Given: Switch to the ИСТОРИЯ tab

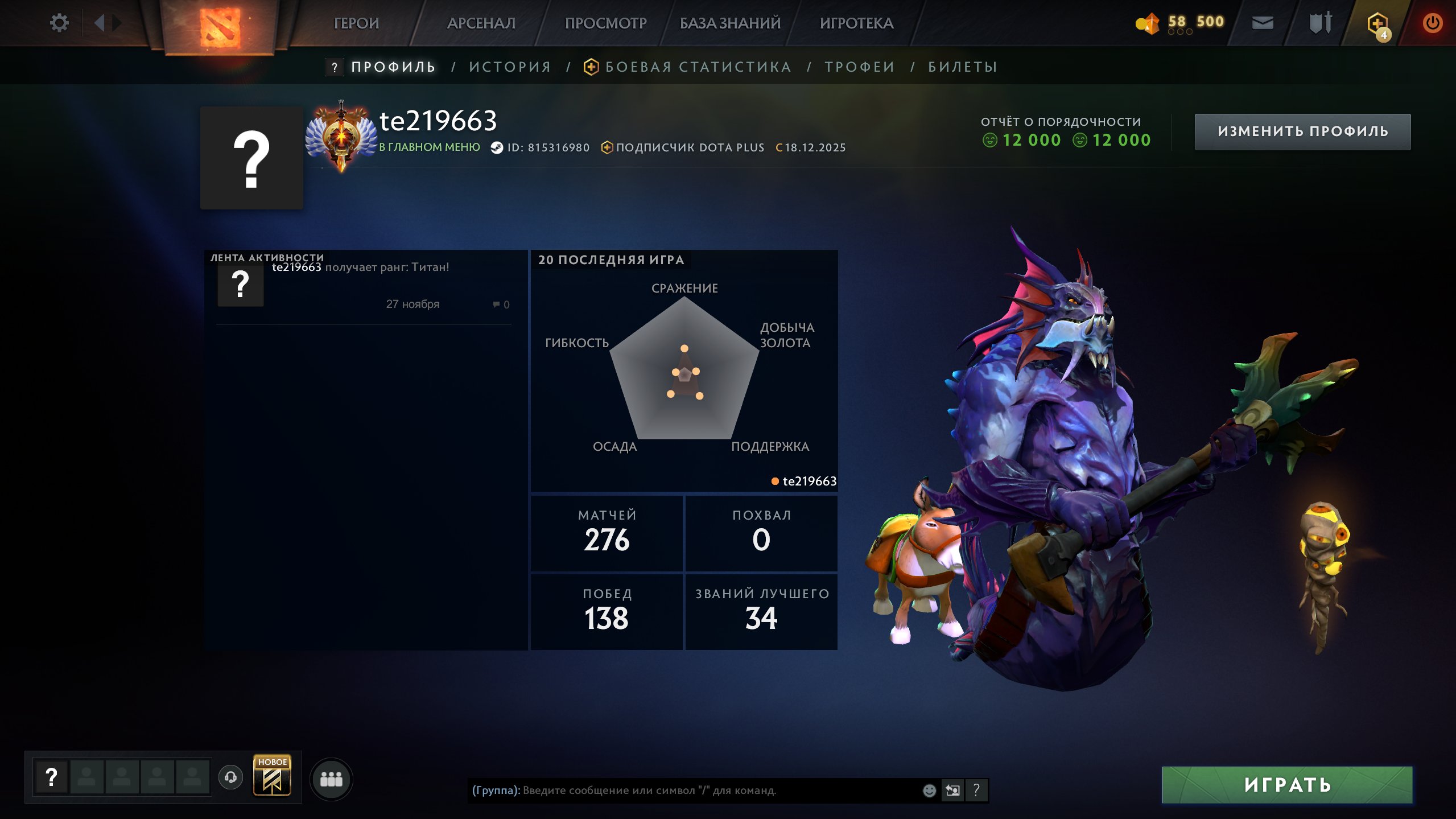Looking at the screenshot, I should (x=509, y=66).
